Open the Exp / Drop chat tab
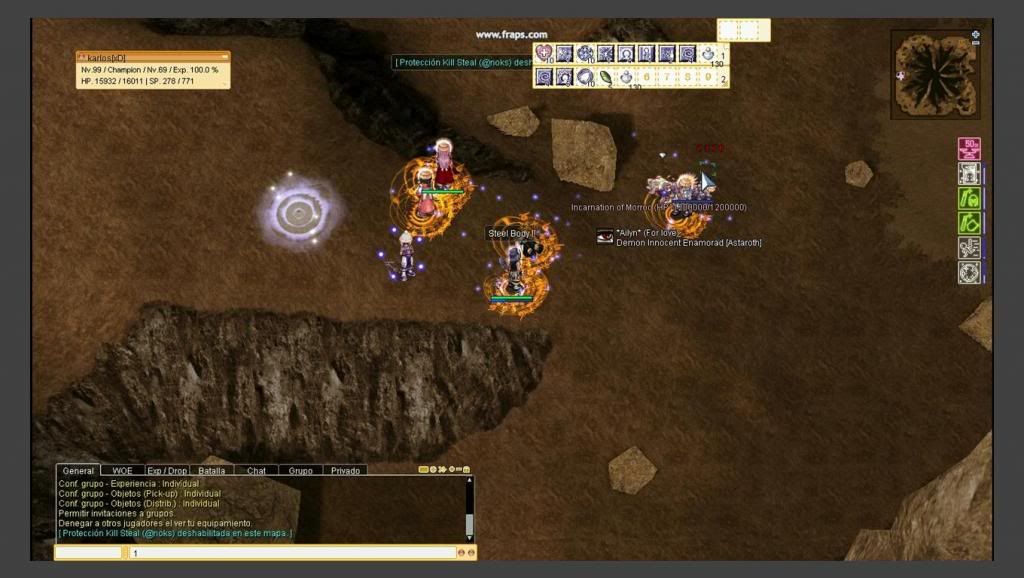 [167, 470]
